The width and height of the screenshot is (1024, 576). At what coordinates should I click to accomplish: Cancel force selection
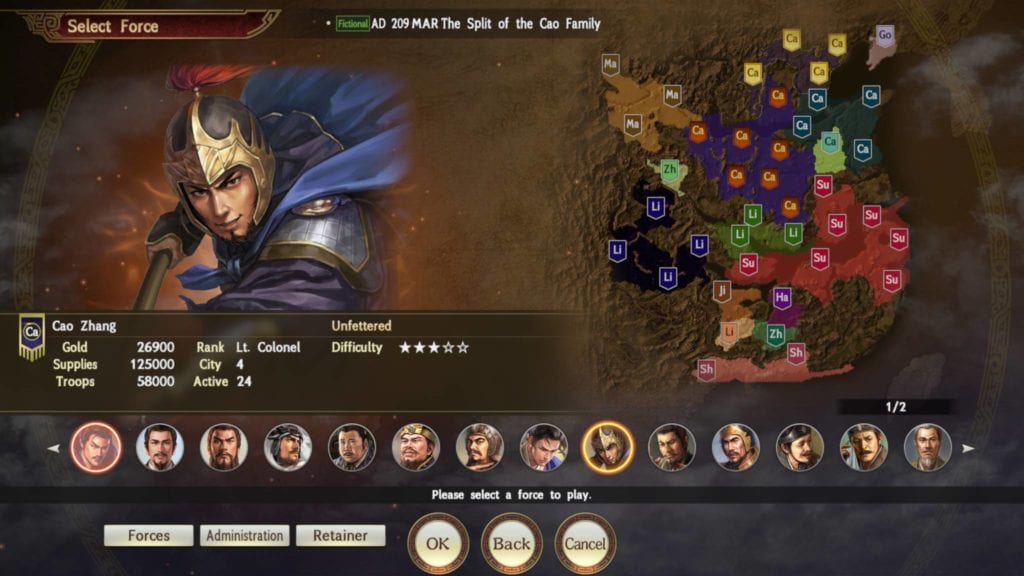click(585, 543)
